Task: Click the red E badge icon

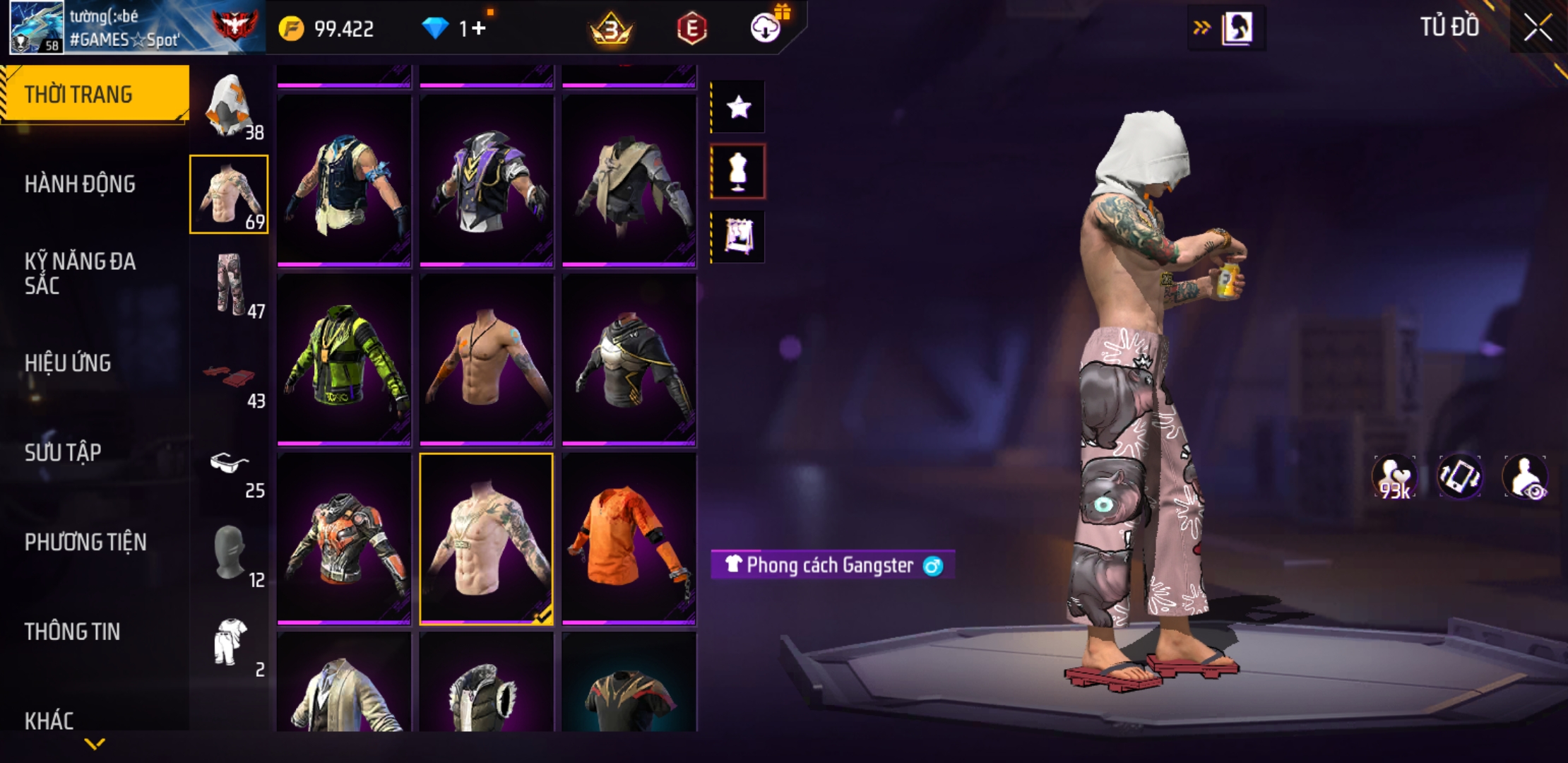Action: click(x=691, y=28)
